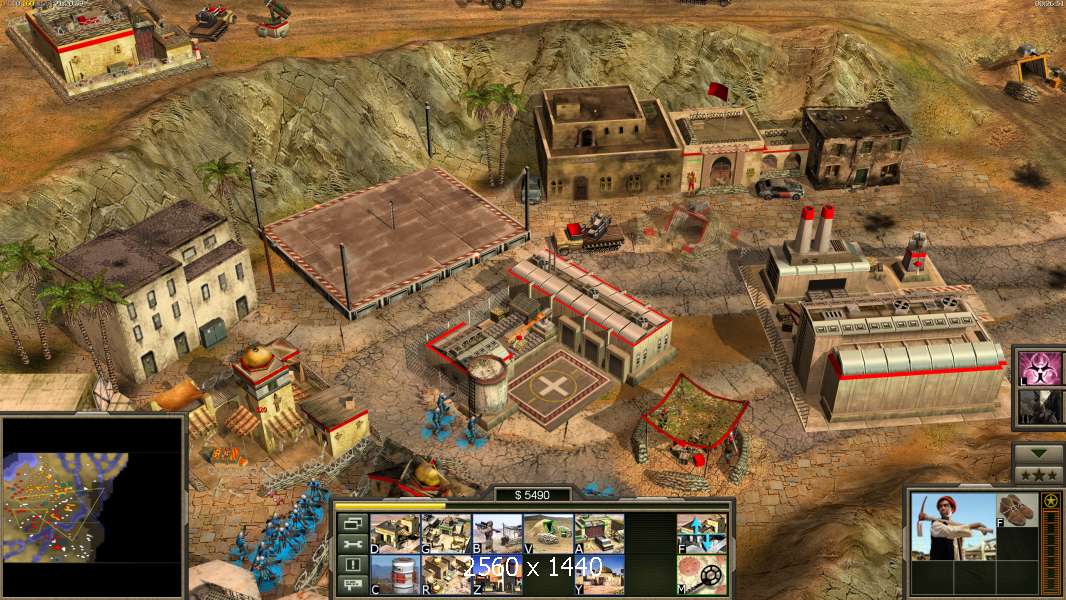This screenshot has height=600, width=1066.
Task: Select the build option with hotkey D
Action: pos(395,533)
